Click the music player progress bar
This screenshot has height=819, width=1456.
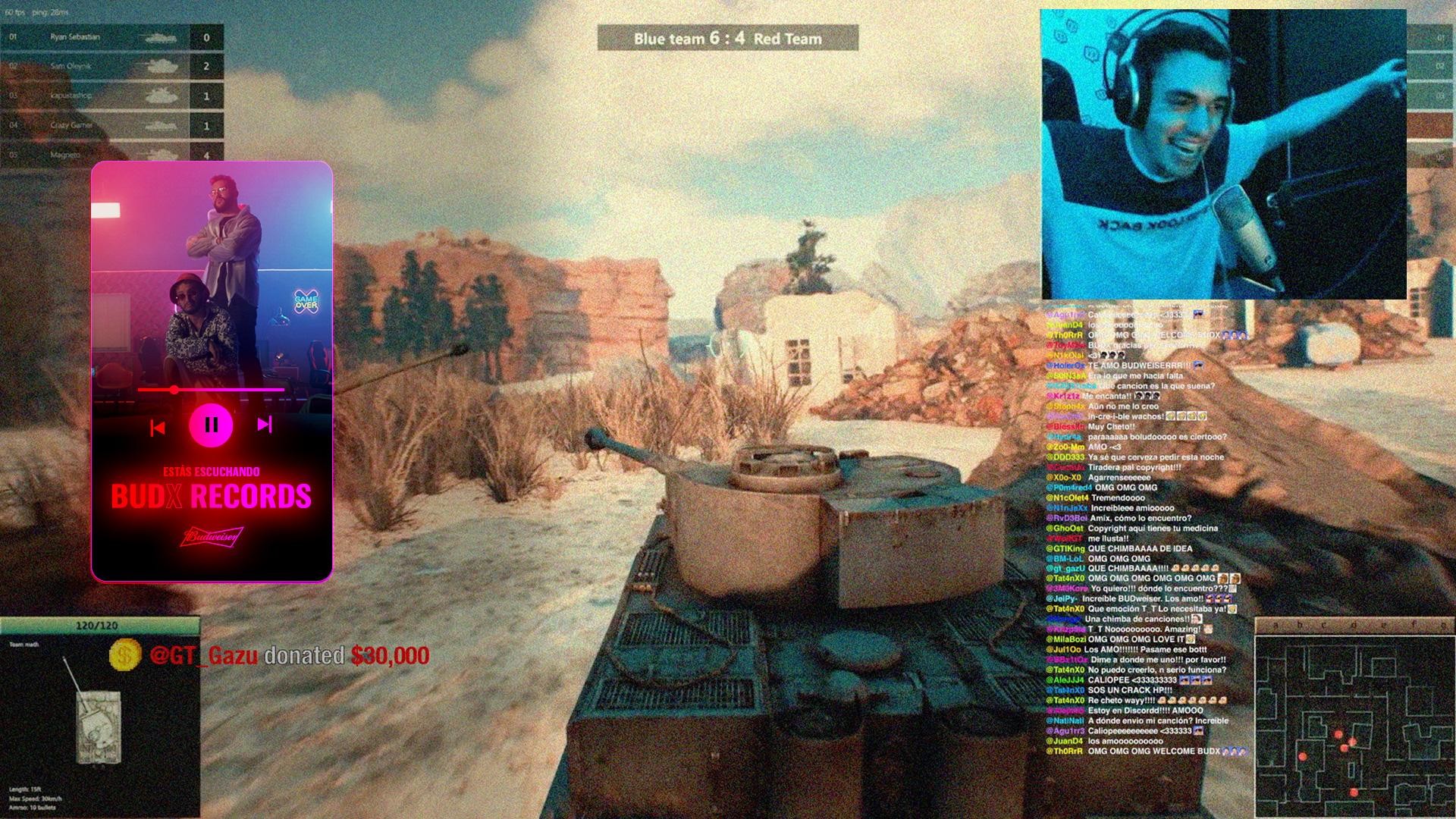click(211, 390)
